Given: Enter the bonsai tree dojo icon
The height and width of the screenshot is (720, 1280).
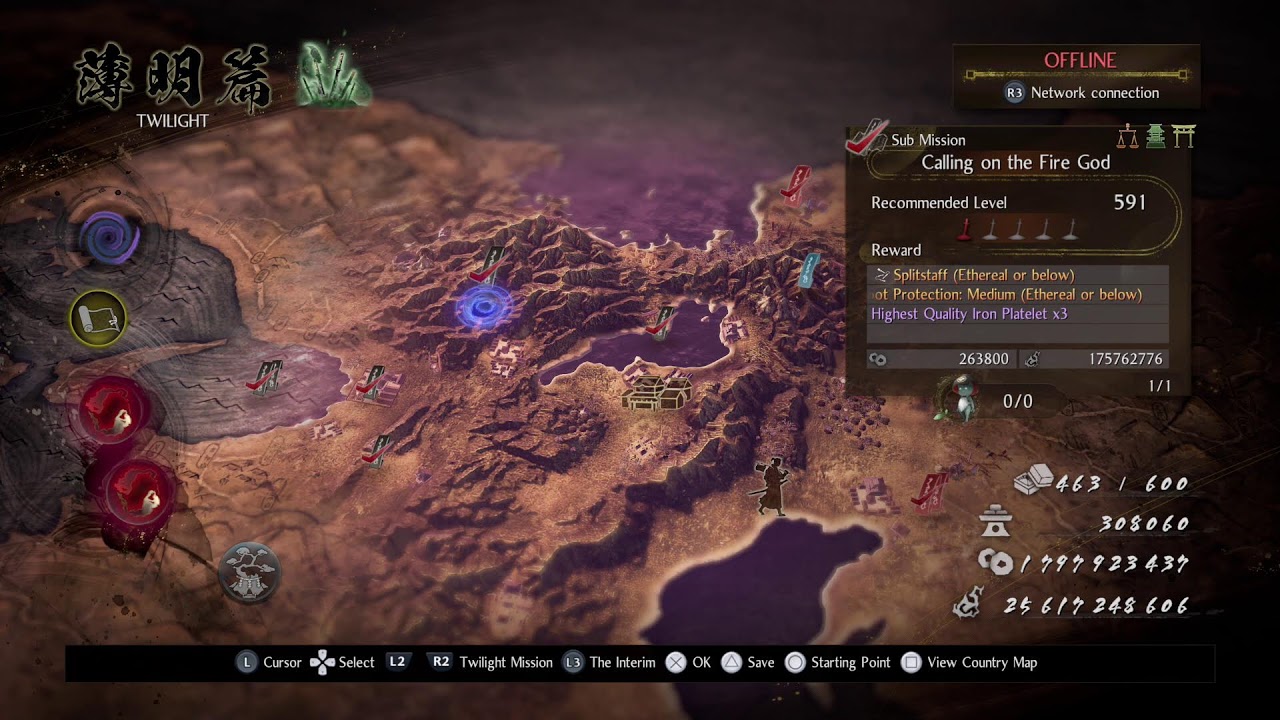Looking at the screenshot, I should tap(248, 572).
